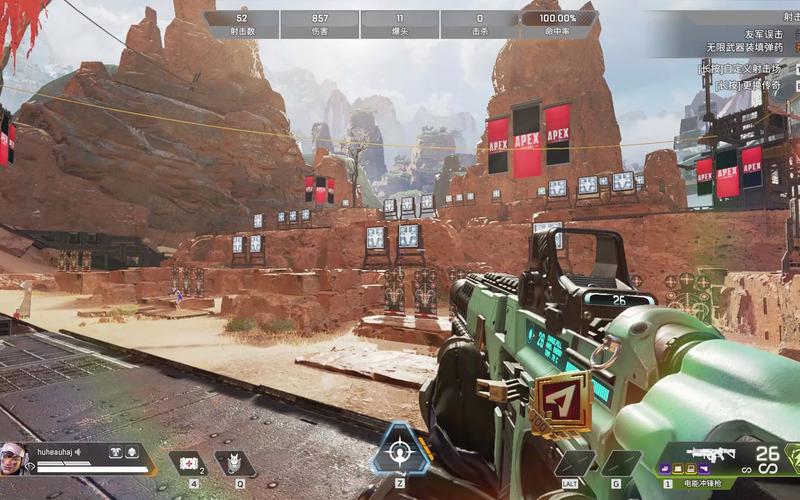Open the custom firing range option
The height and width of the screenshot is (500, 800).
pos(747,69)
